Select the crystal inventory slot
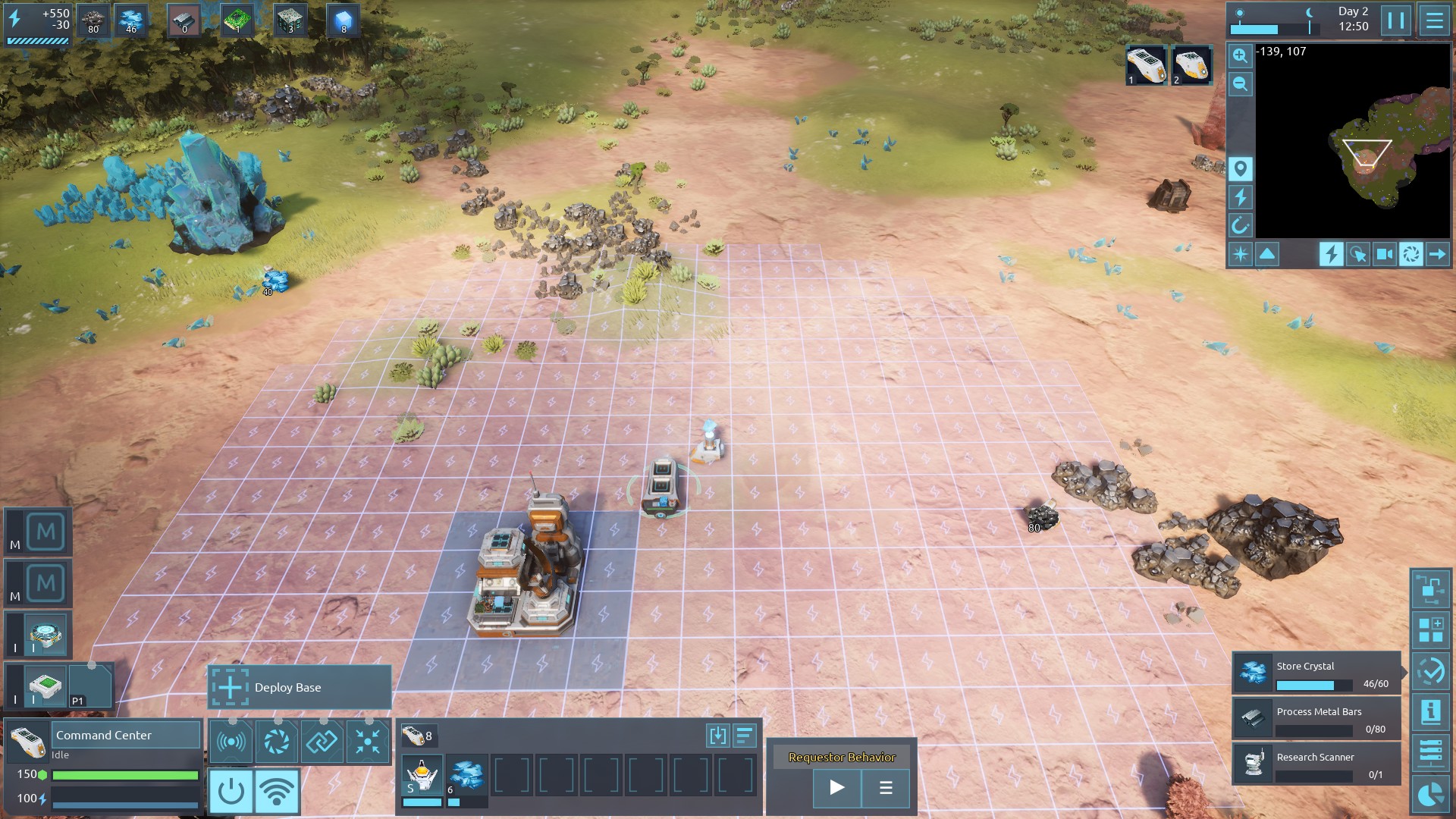This screenshot has width=1456, height=819. point(466,776)
